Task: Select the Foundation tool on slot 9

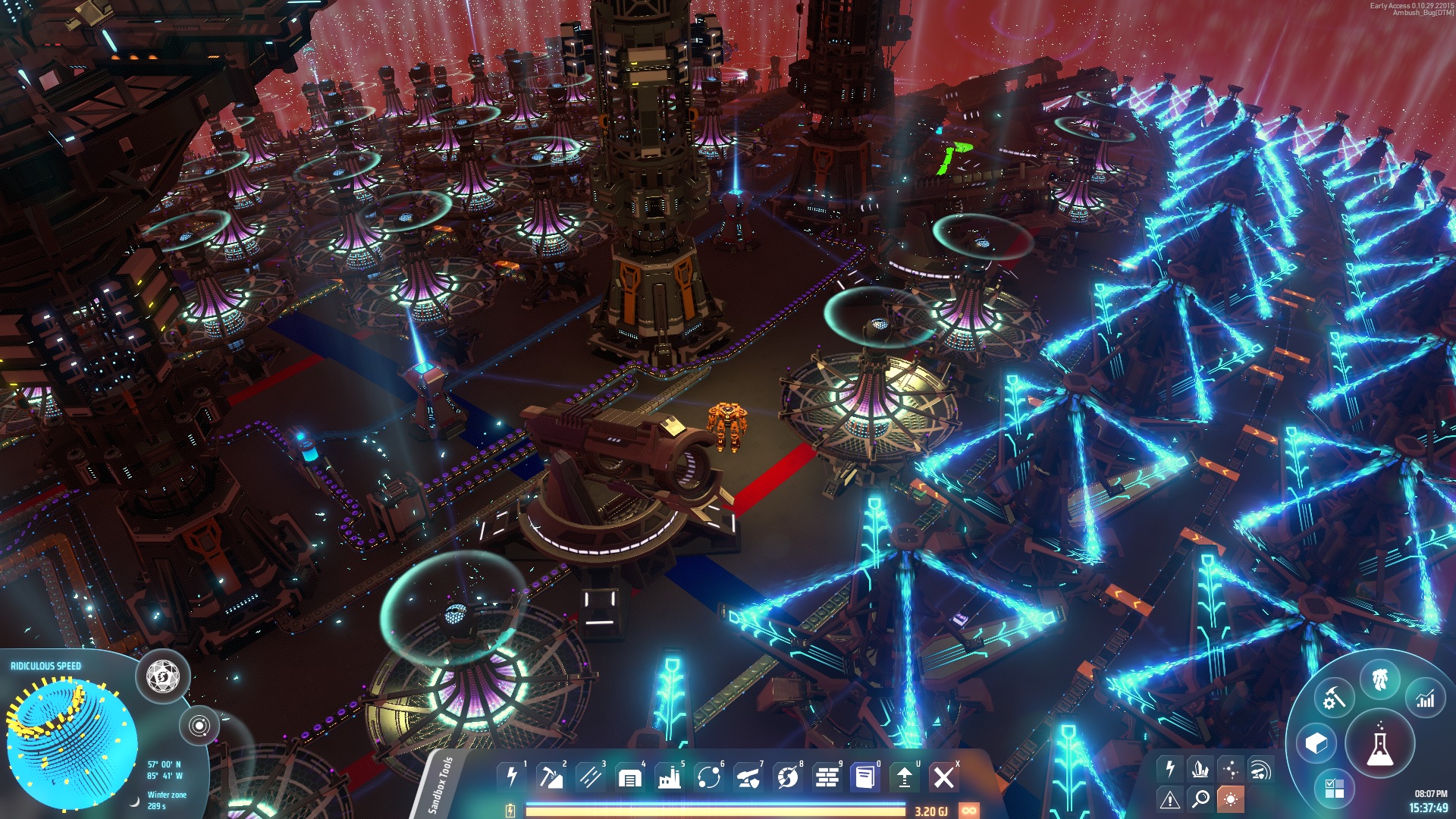Action: tap(826, 777)
